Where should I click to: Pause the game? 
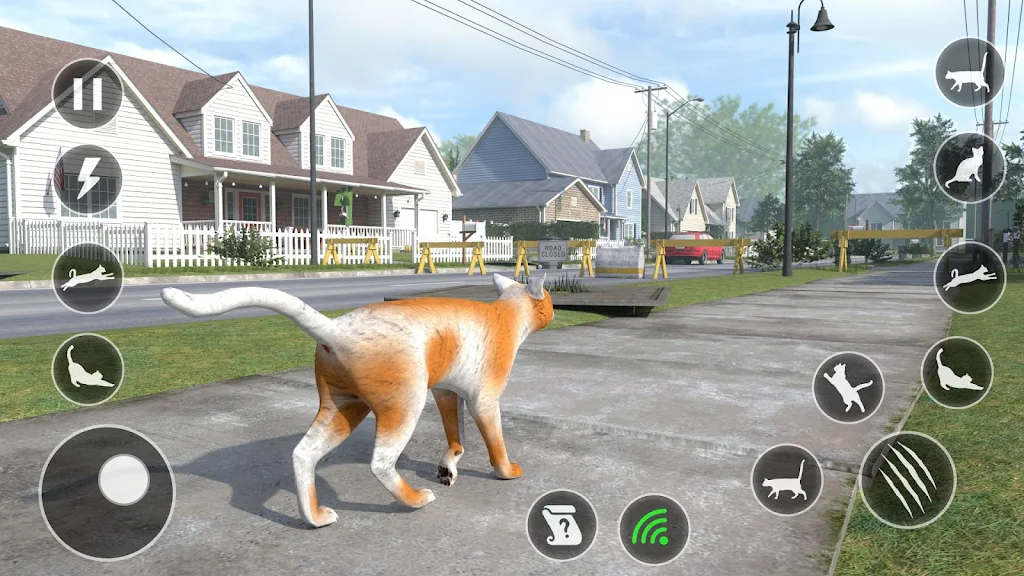(88, 94)
